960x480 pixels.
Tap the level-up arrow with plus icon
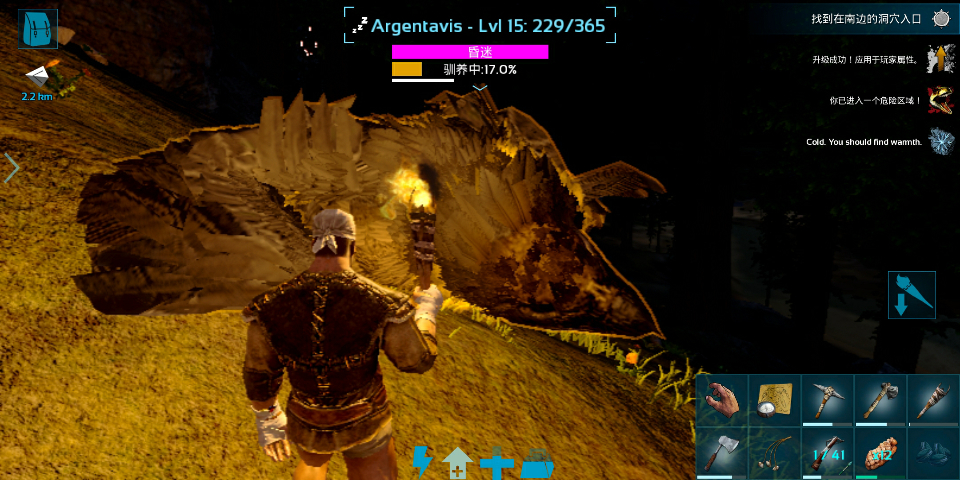point(457,463)
